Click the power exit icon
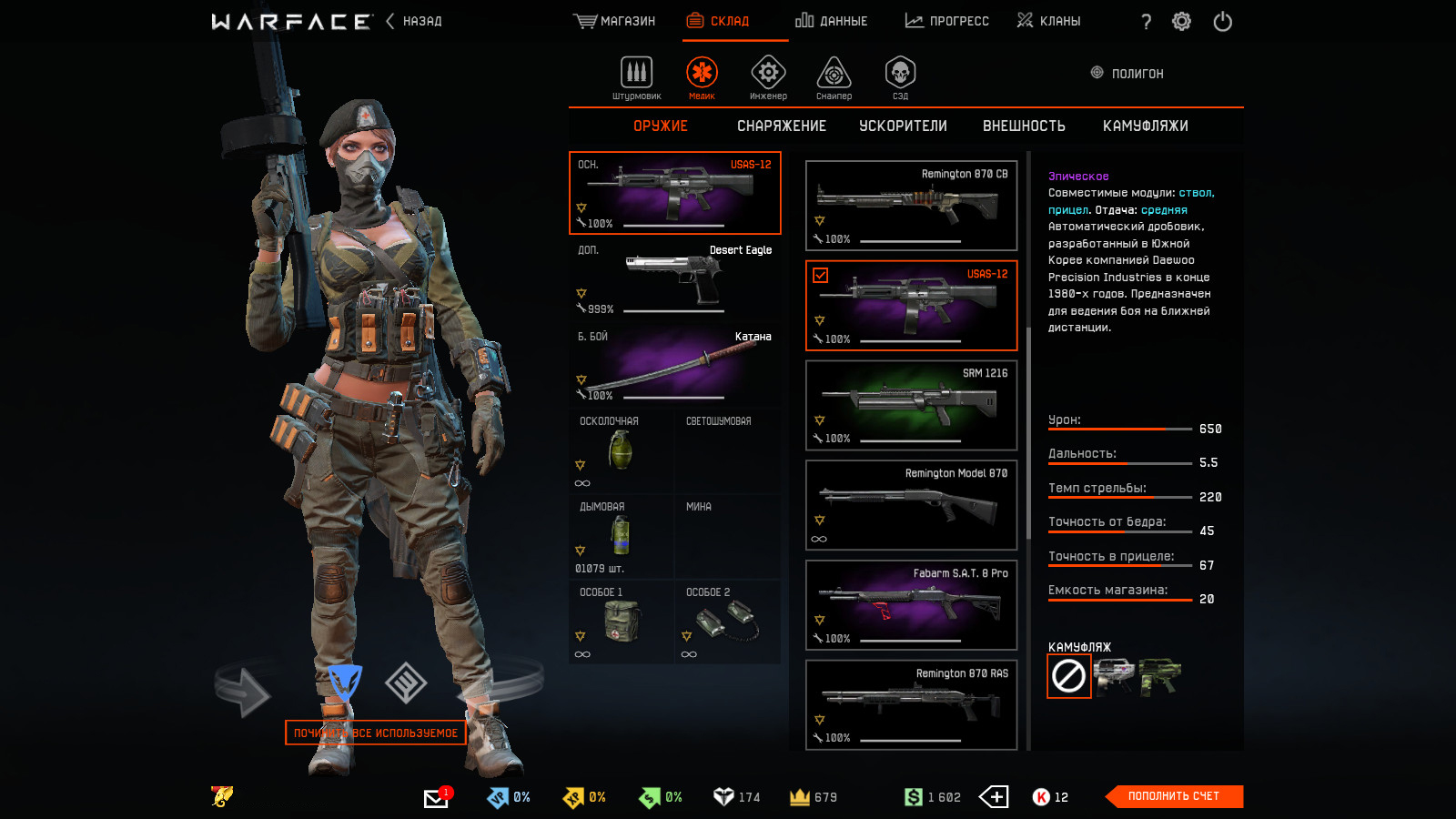 tap(1222, 21)
